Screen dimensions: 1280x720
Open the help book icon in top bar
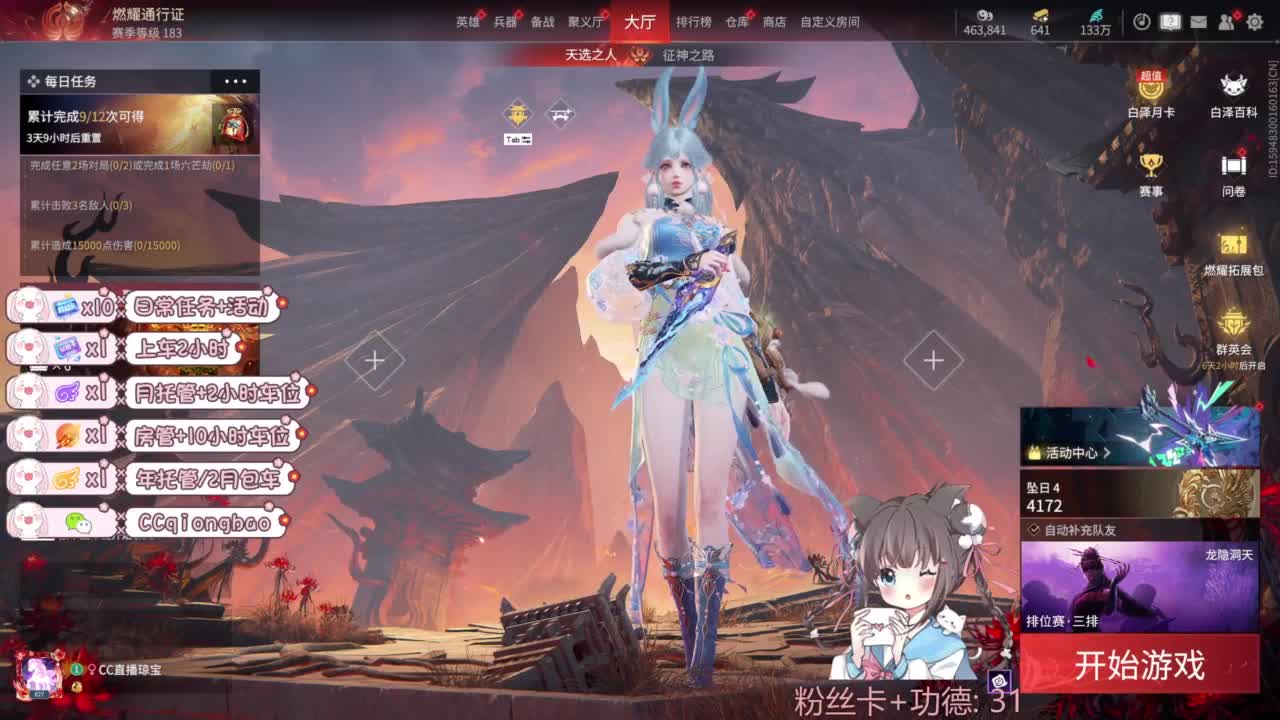pos(1170,20)
